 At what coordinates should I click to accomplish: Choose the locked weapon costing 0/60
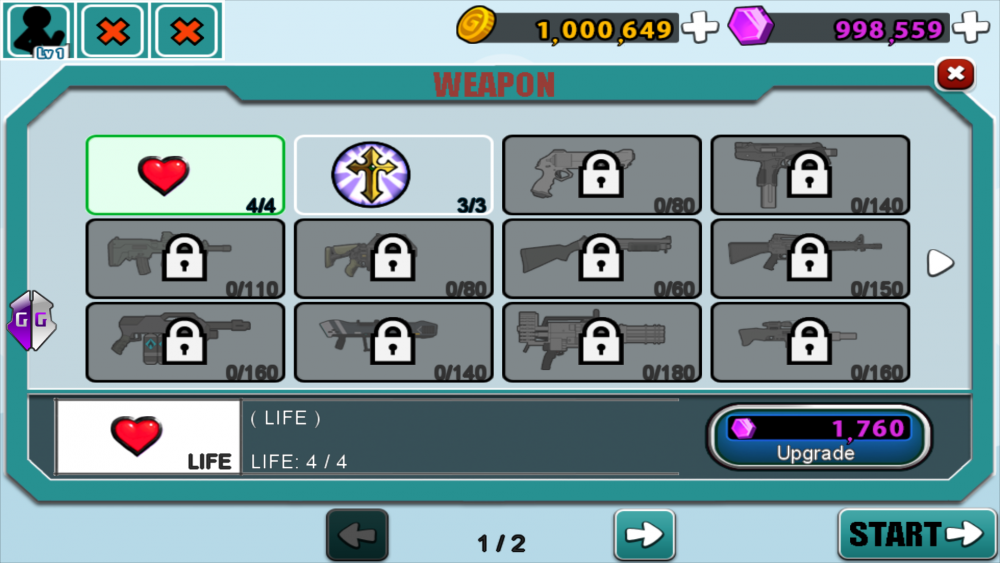(x=601, y=259)
